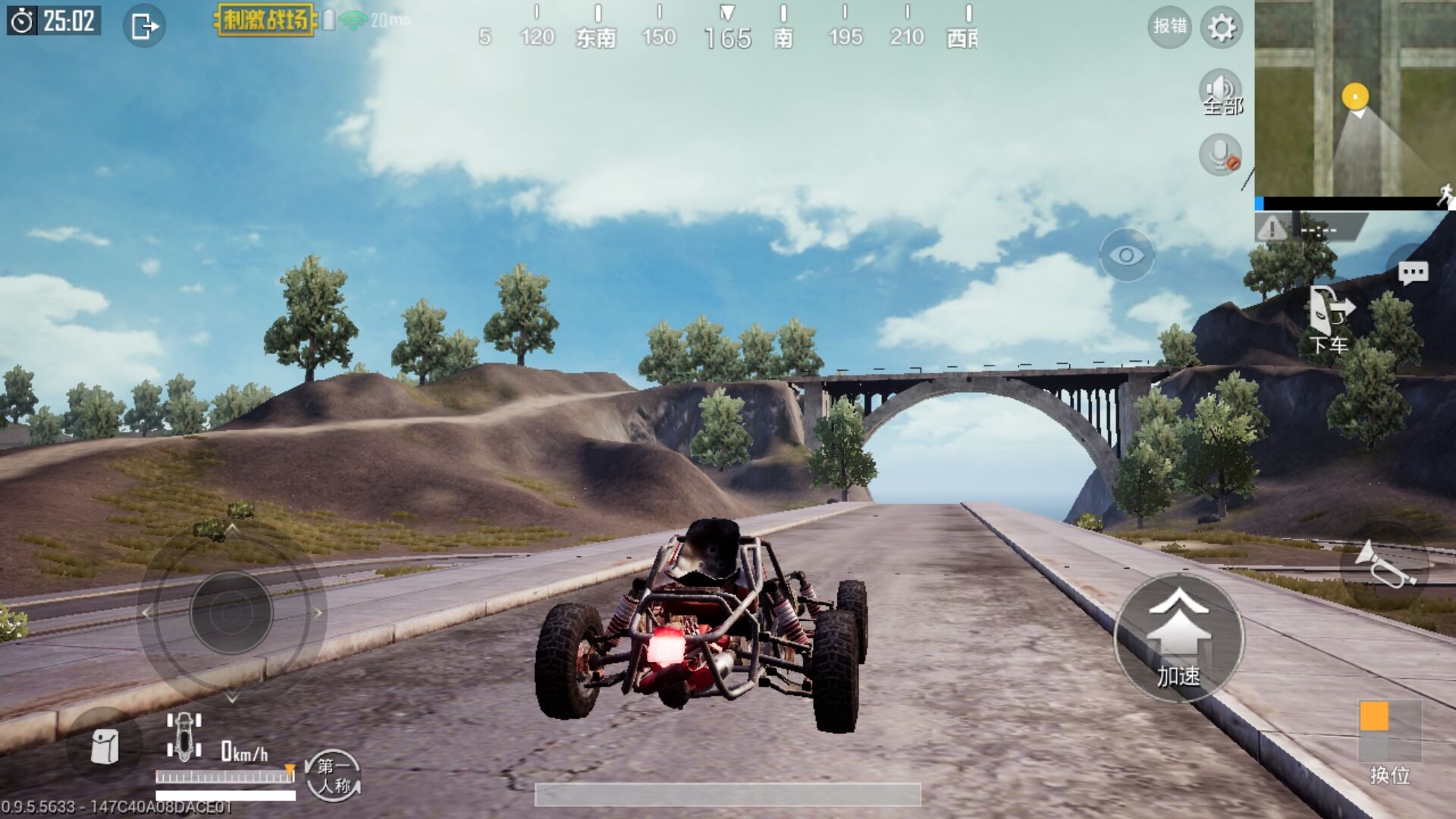Image resolution: width=1456 pixels, height=819 pixels.
Task: Open the 报错 report error button
Action: point(1169,27)
